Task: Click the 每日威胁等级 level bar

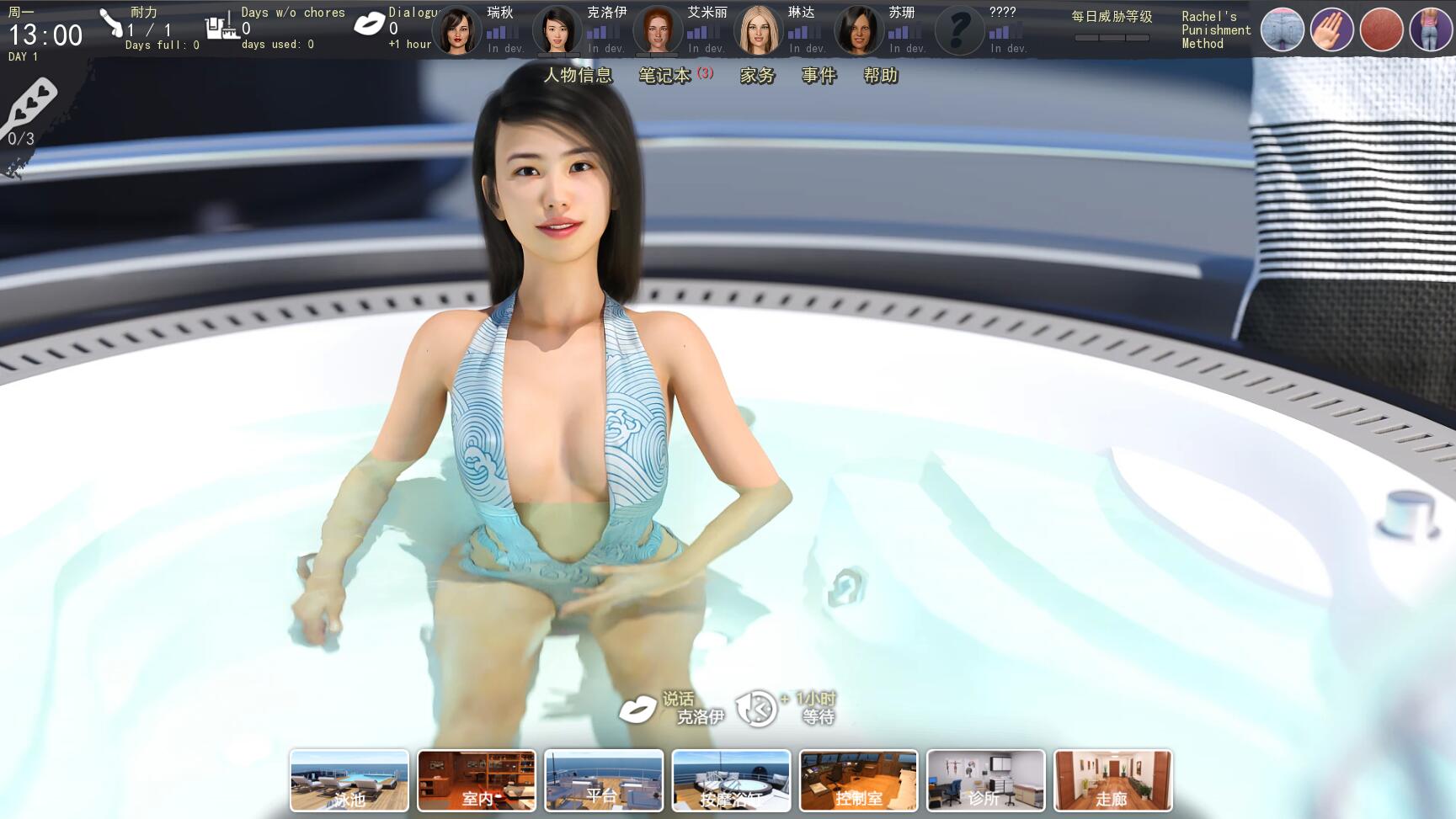Action: click(1110, 39)
